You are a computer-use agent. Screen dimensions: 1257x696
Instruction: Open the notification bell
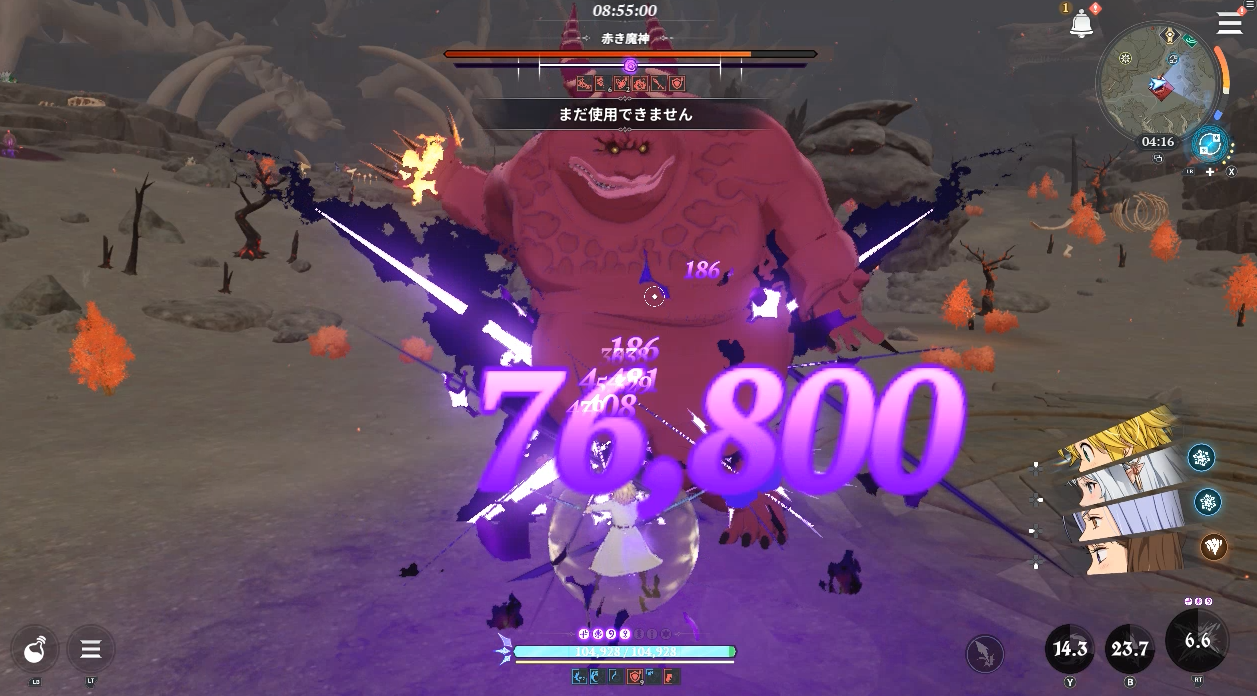coord(1081,25)
